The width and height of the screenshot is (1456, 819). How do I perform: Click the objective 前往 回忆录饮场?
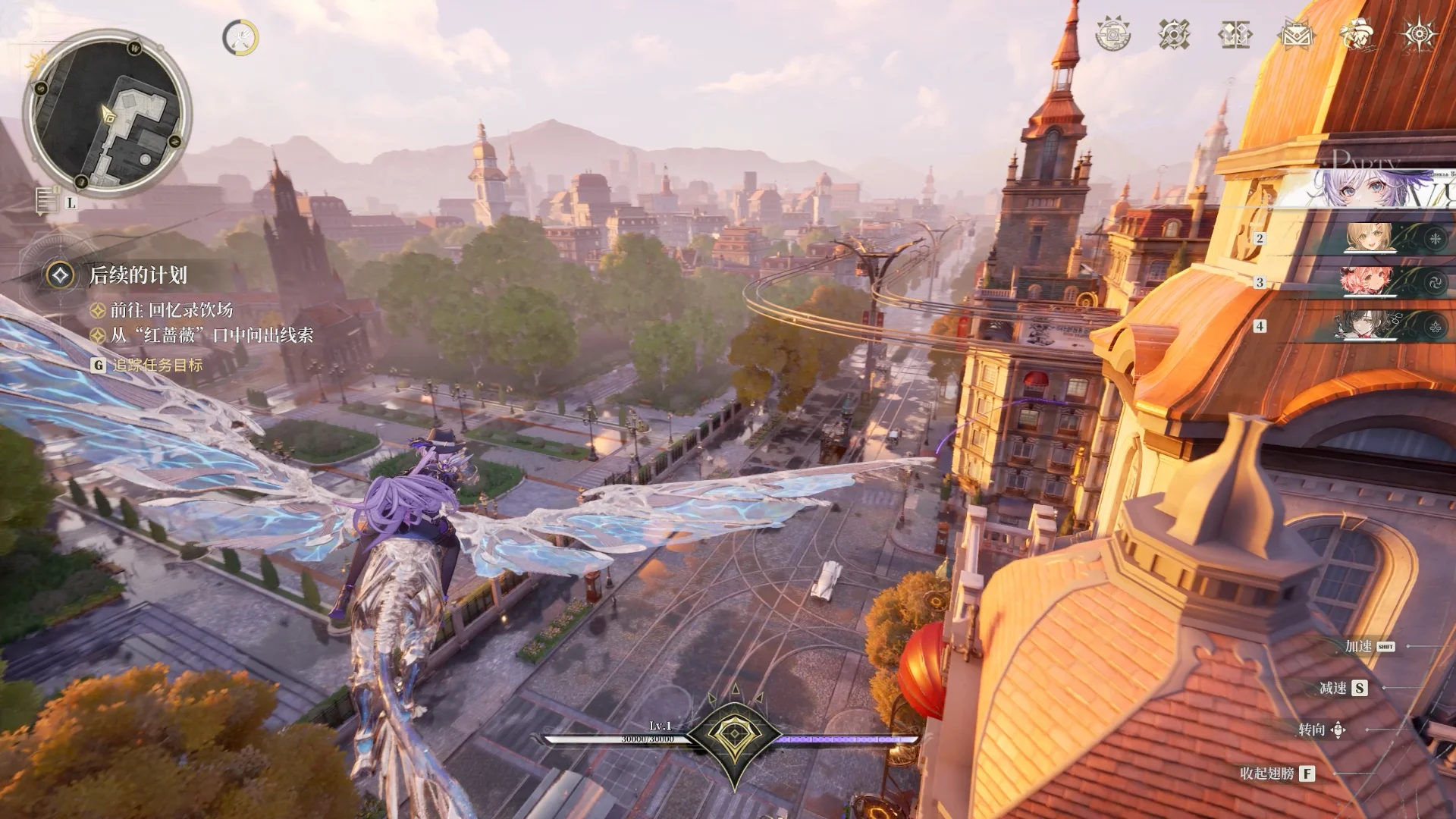click(171, 310)
